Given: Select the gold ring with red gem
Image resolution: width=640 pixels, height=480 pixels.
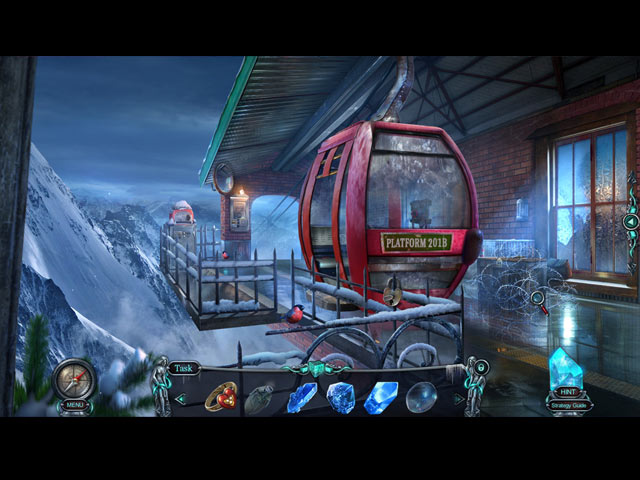Looking at the screenshot, I should [220, 396].
